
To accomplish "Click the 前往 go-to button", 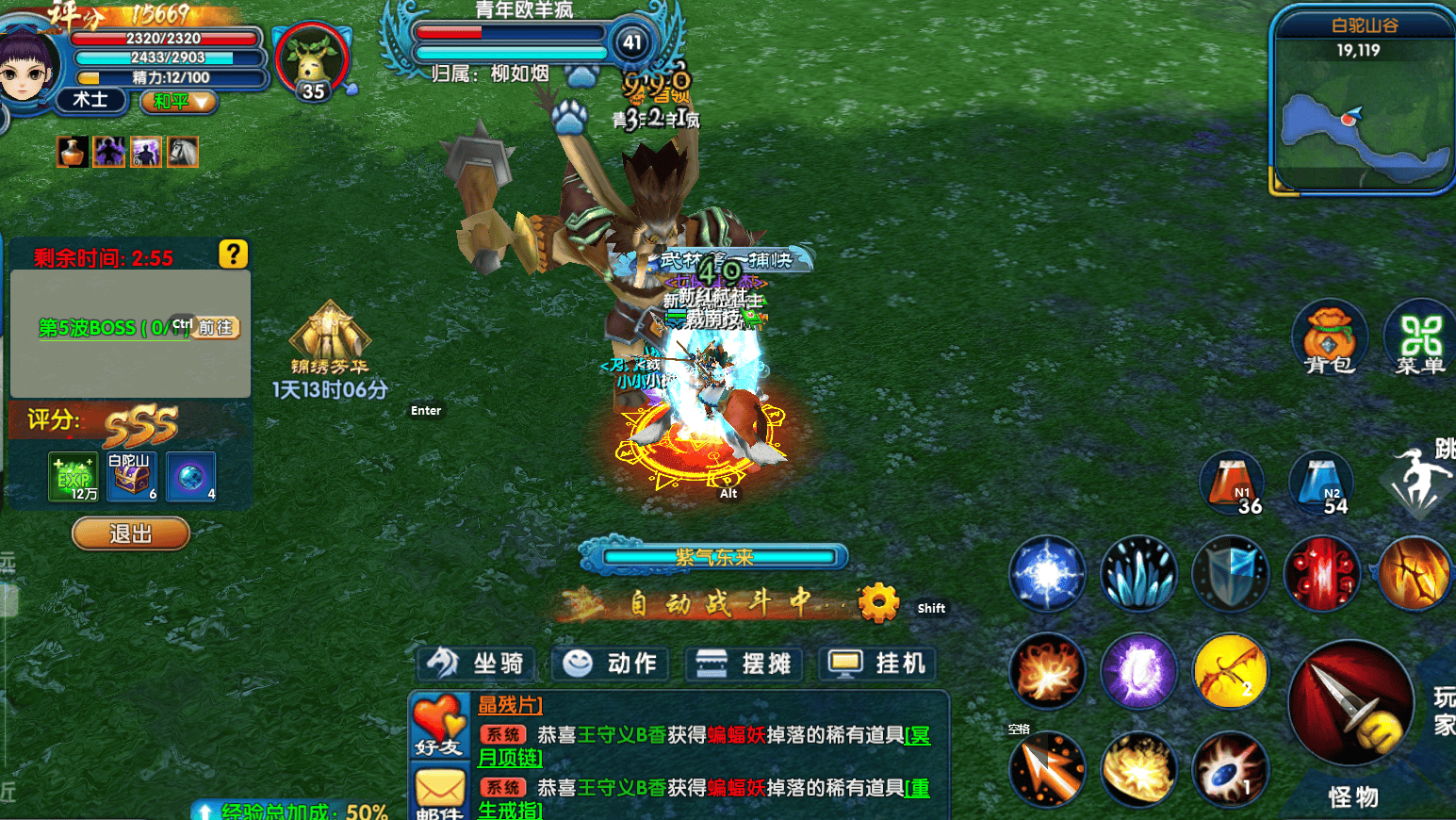I will click(216, 327).
